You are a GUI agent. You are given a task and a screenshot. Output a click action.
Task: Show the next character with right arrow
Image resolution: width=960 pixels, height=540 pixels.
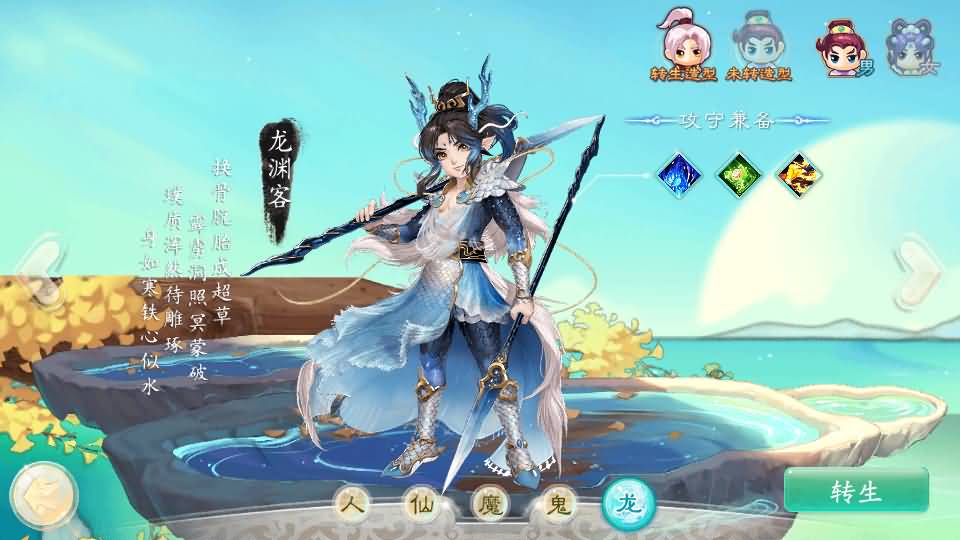click(x=918, y=270)
